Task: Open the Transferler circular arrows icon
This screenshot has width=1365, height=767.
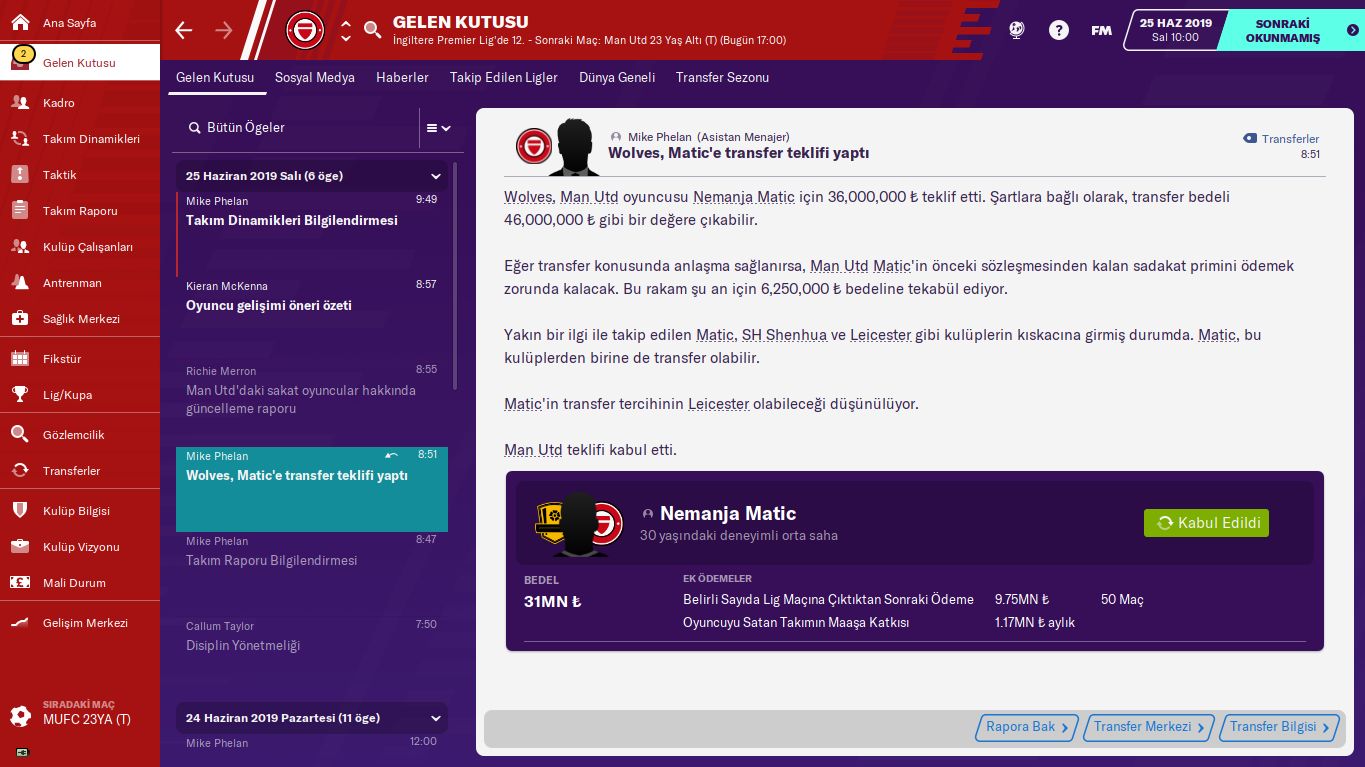Action: pos(21,471)
